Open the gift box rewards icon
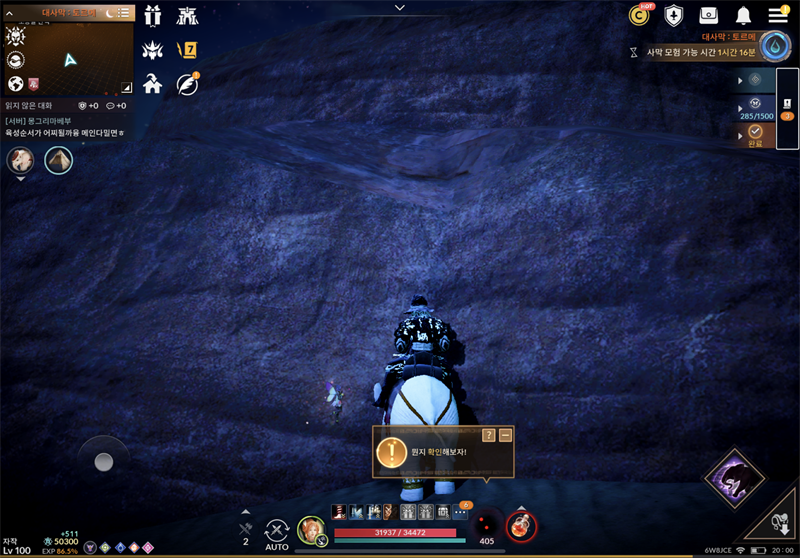 [x=153, y=16]
